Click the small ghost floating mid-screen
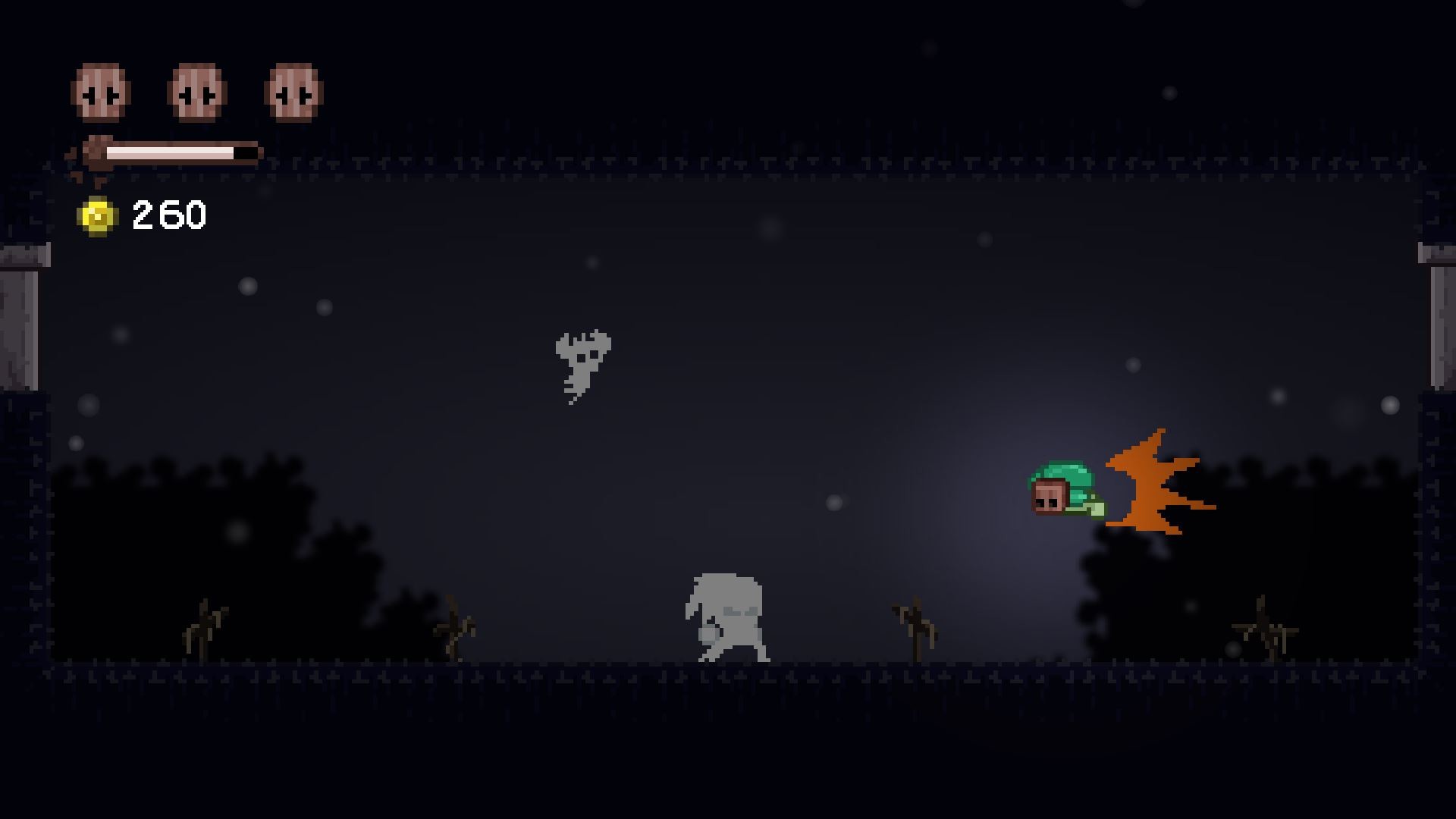Screen dimensions: 1456x819 pos(580,364)
